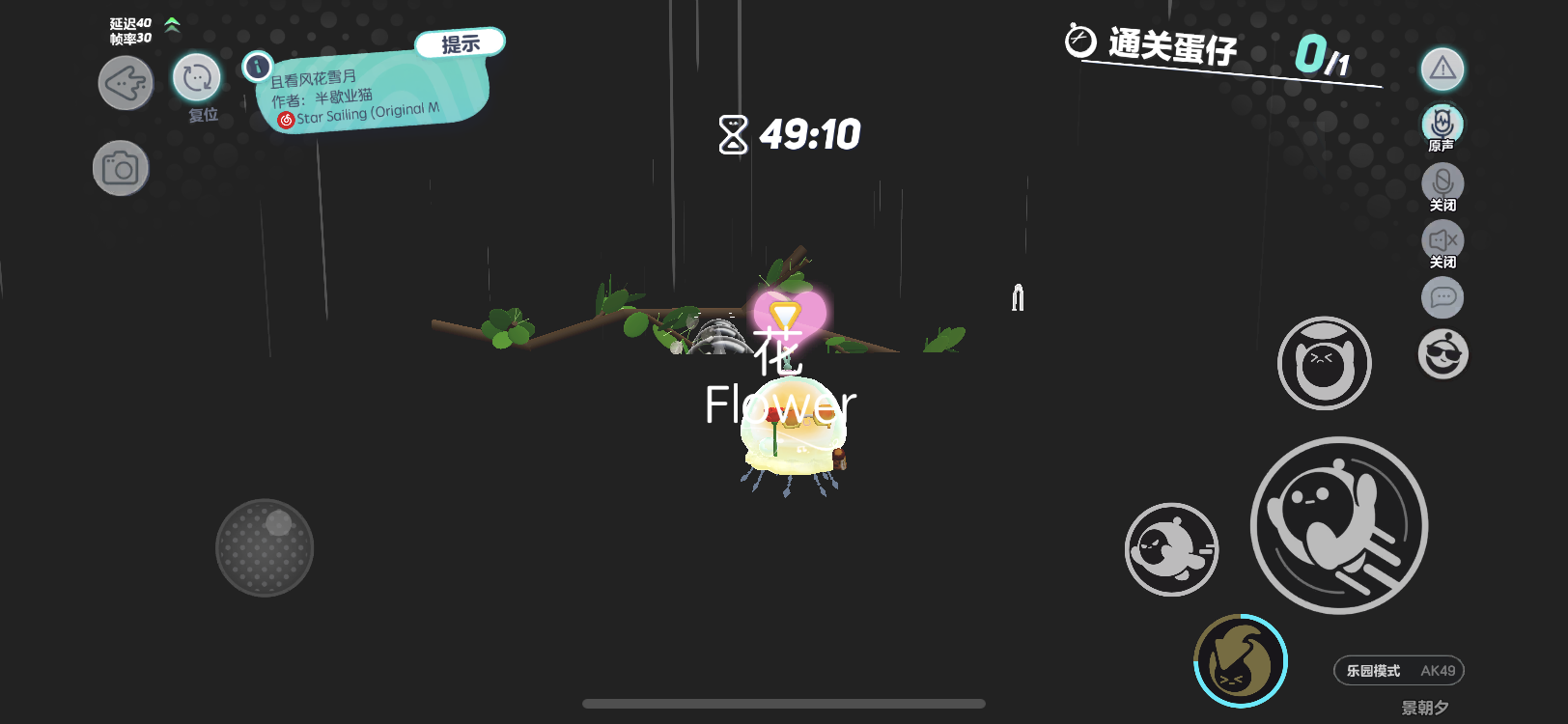
Task: Show the hint via 提示 button
Action: pos(461,44)
